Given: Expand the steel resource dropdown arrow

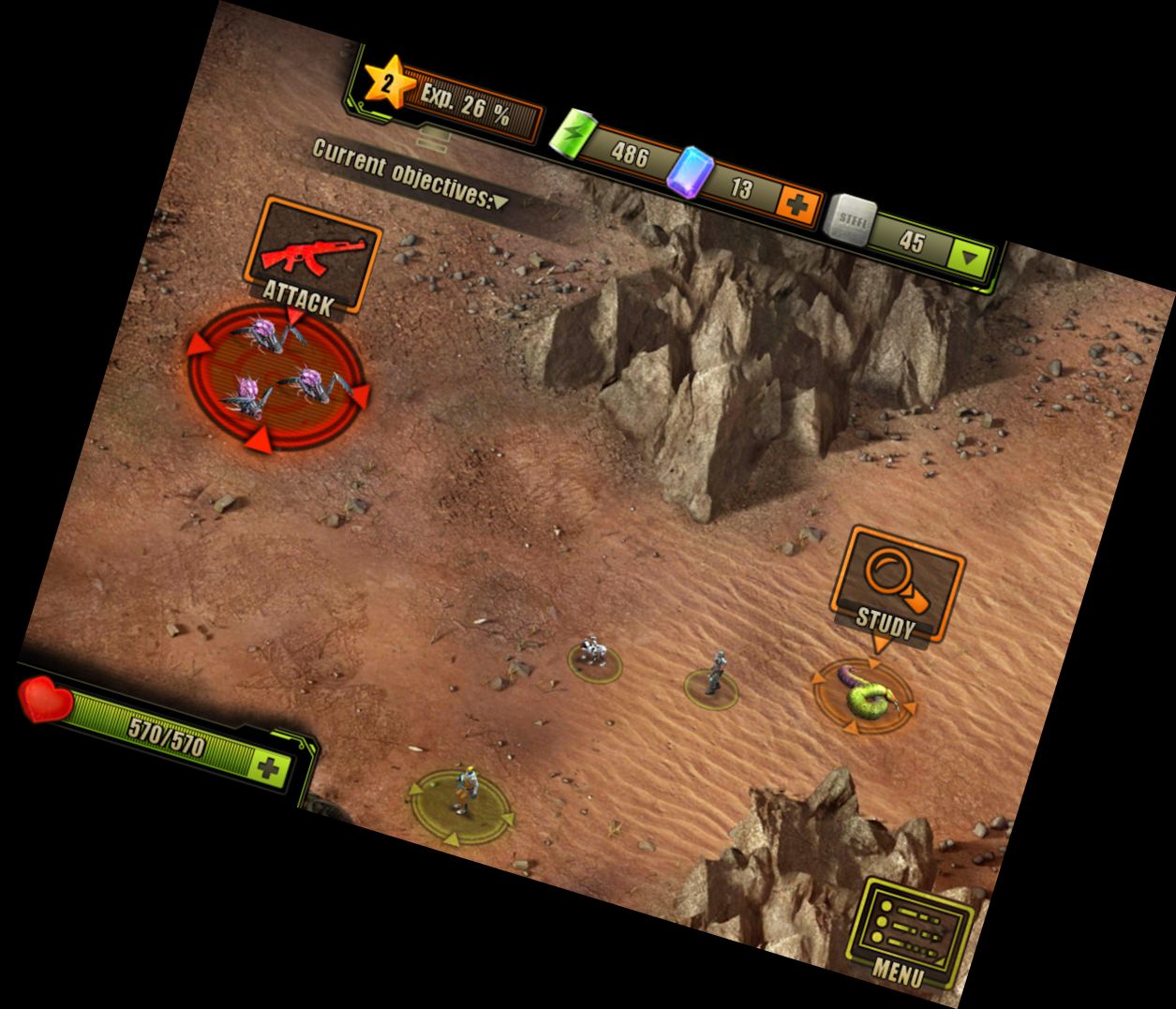Looking at the screenshot, I should tap(970, 257).
